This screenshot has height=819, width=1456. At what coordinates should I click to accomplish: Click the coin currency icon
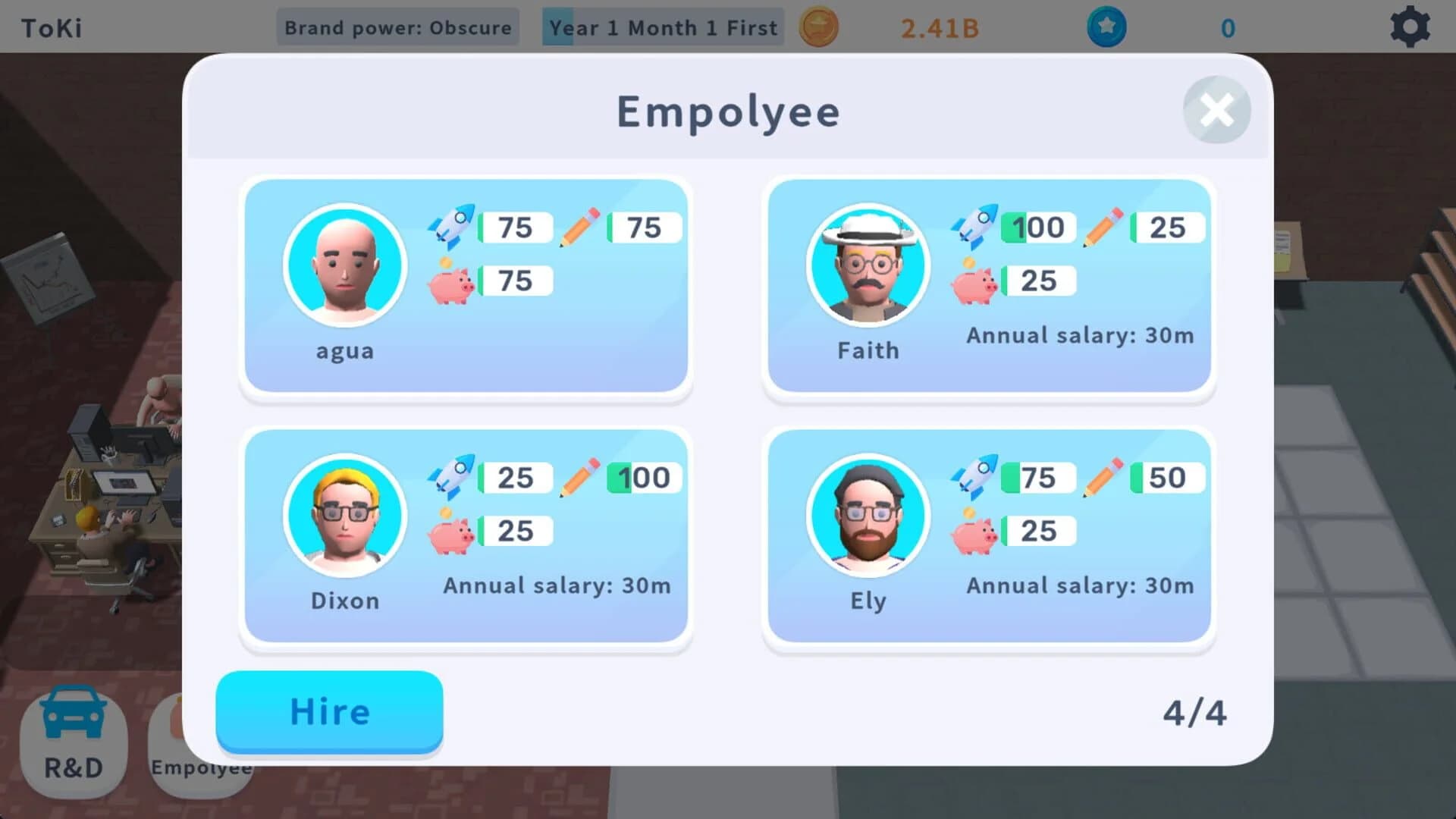tap(818, 27)
